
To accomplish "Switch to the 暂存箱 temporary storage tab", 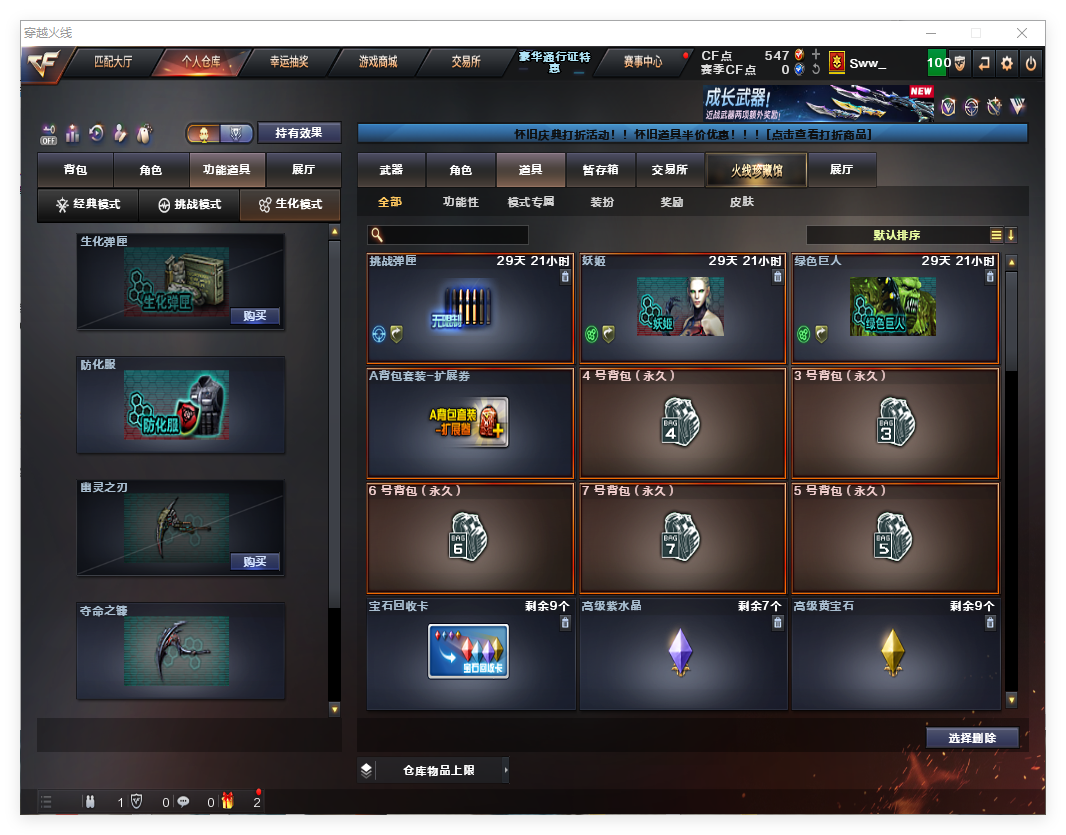I will [x=600, y=170].
